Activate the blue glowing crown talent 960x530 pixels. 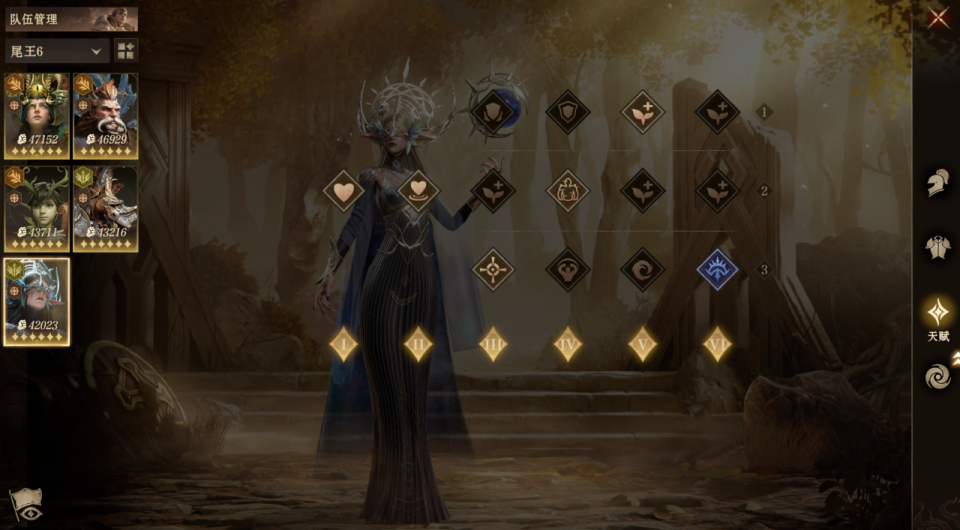click(x=717, y=269)
